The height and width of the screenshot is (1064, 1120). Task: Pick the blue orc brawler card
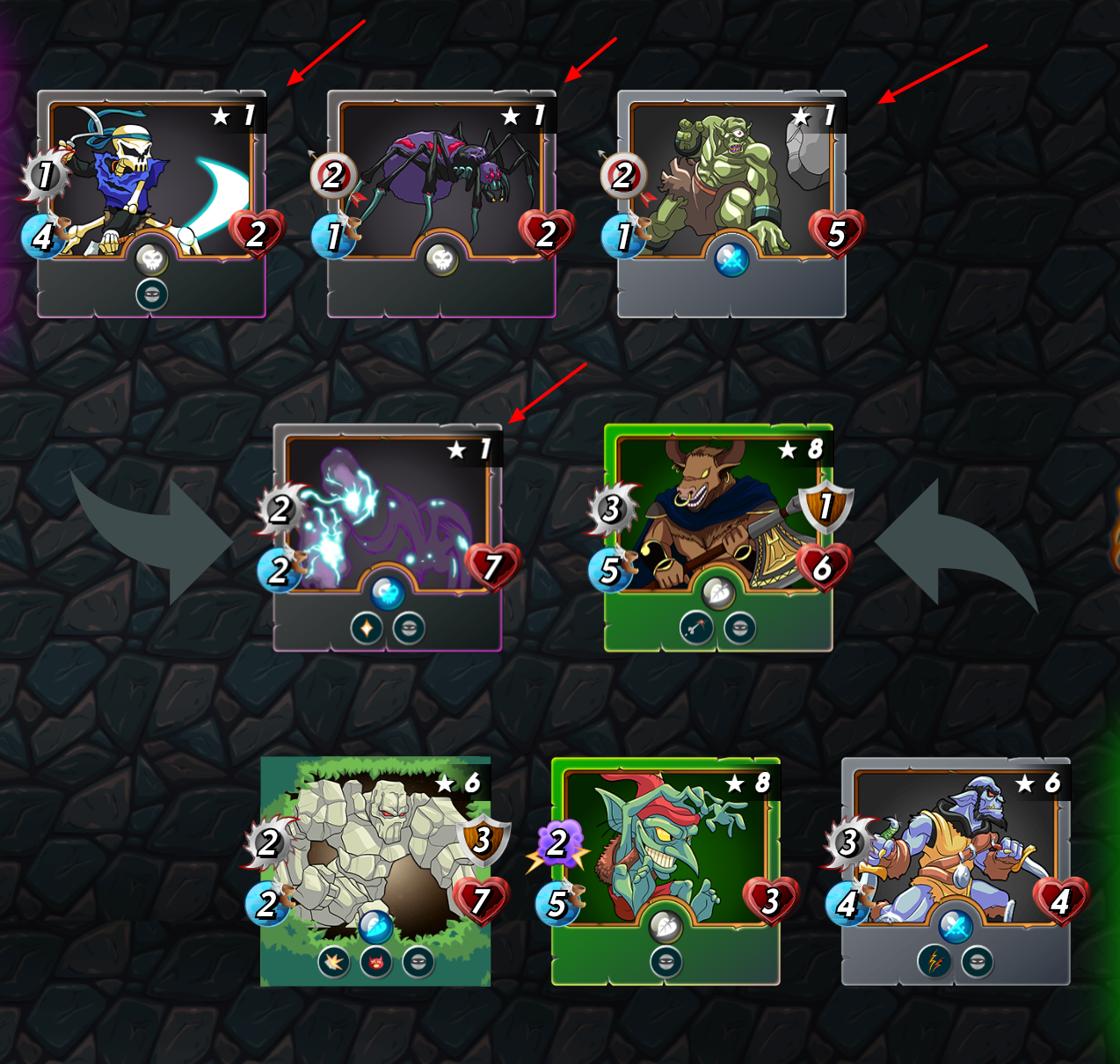(956, 871)
